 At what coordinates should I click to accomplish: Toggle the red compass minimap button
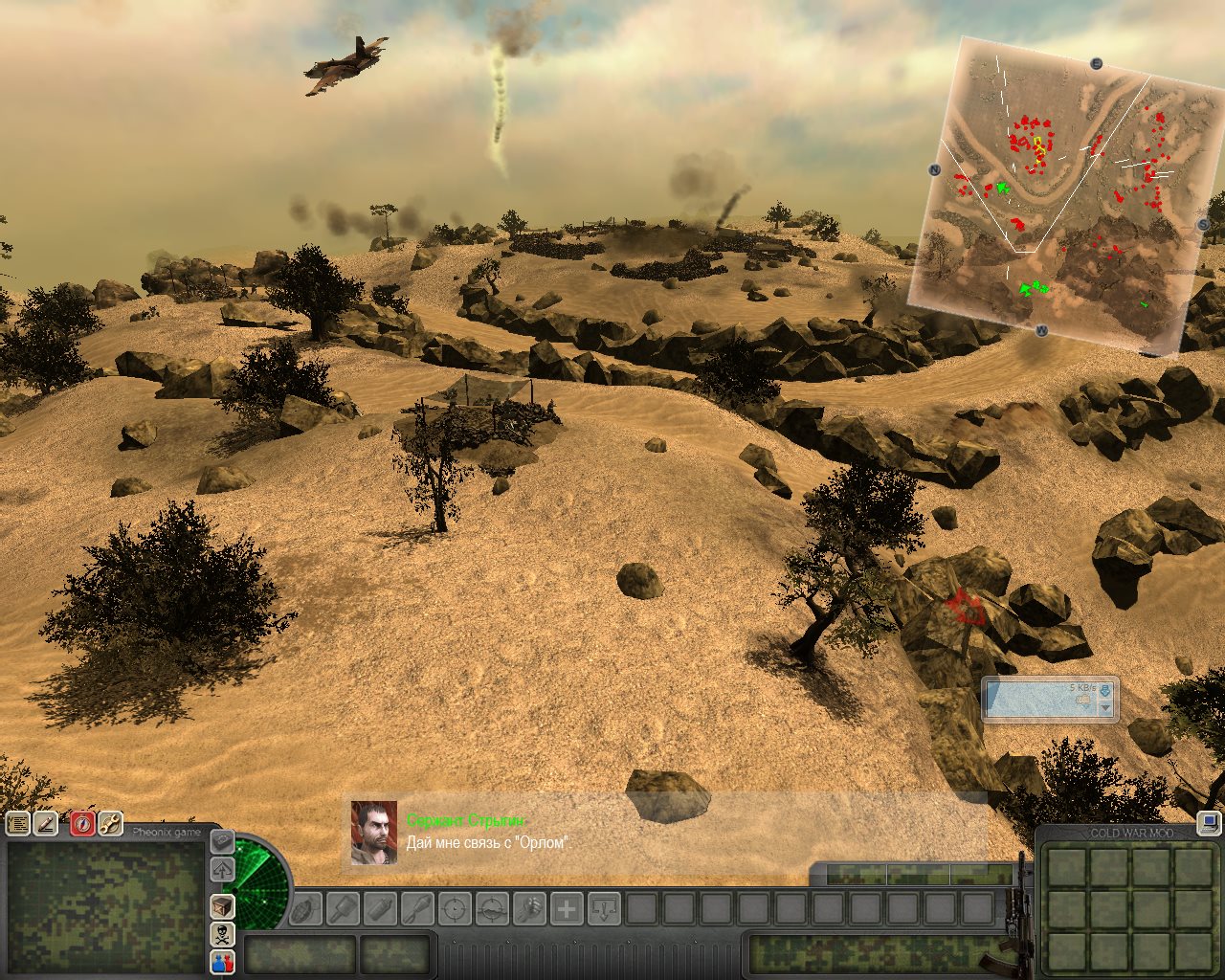click(82, 823)
